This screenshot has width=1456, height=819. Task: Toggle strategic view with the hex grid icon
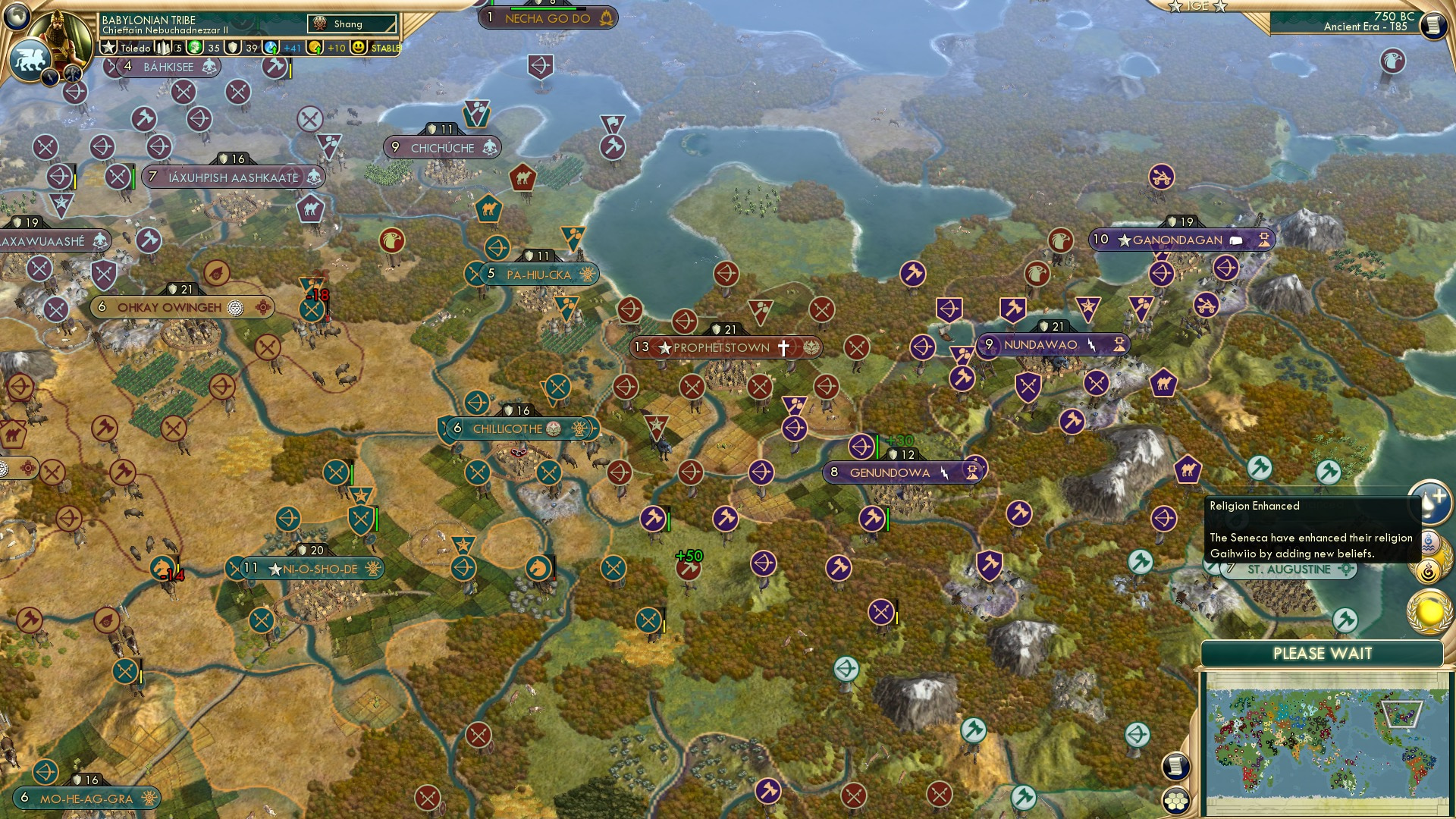tap(1178, 802)
